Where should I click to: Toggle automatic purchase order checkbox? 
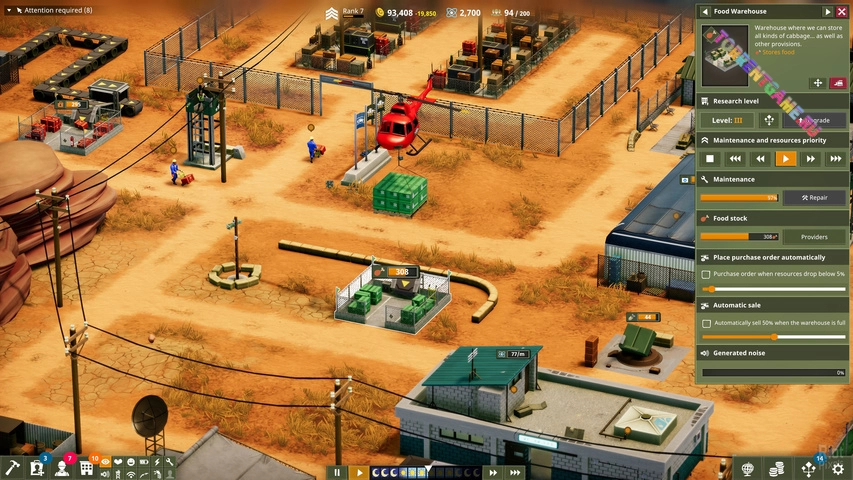coord(706,274)
